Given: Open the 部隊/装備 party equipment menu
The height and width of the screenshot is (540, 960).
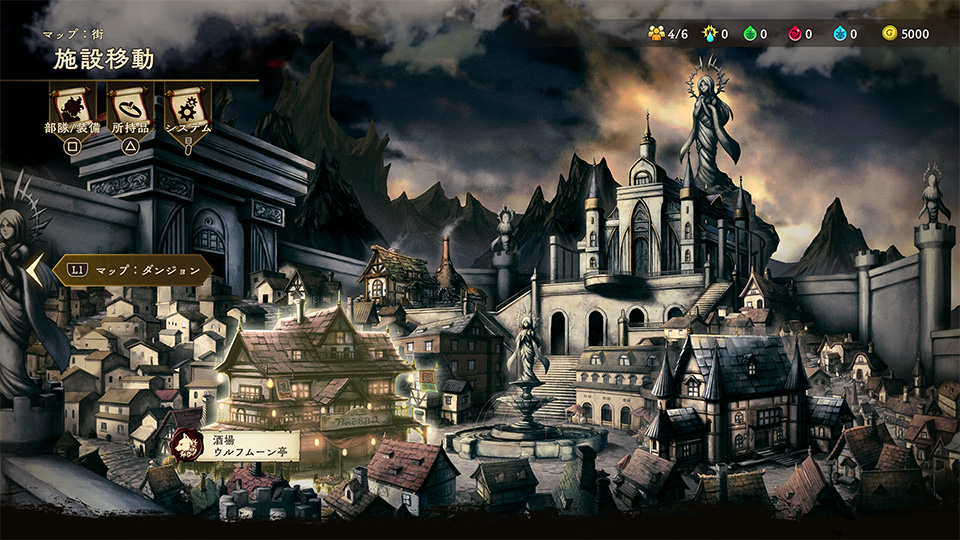Looking at the screenshot, I should (72, 109).
